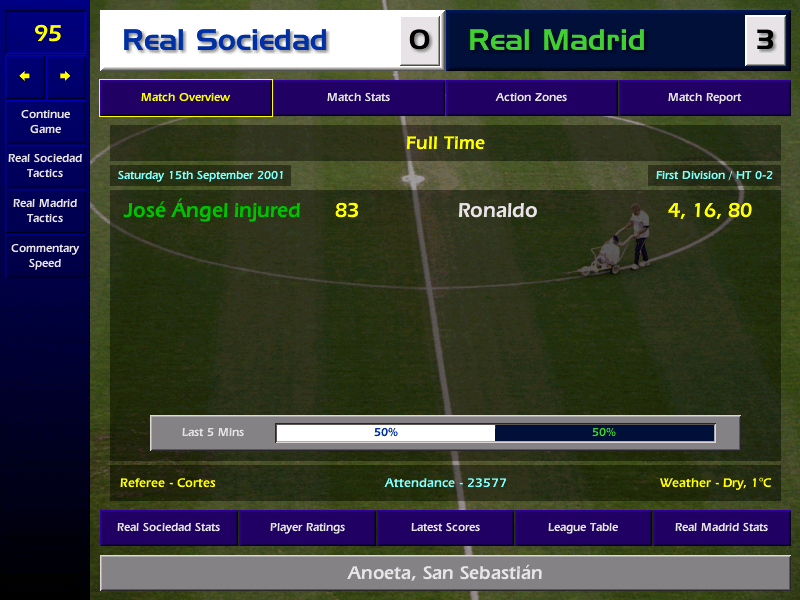The height and width of the screenshot is (600, 800).
Task: Click the injured José Ángel entry
Action: 211,210
